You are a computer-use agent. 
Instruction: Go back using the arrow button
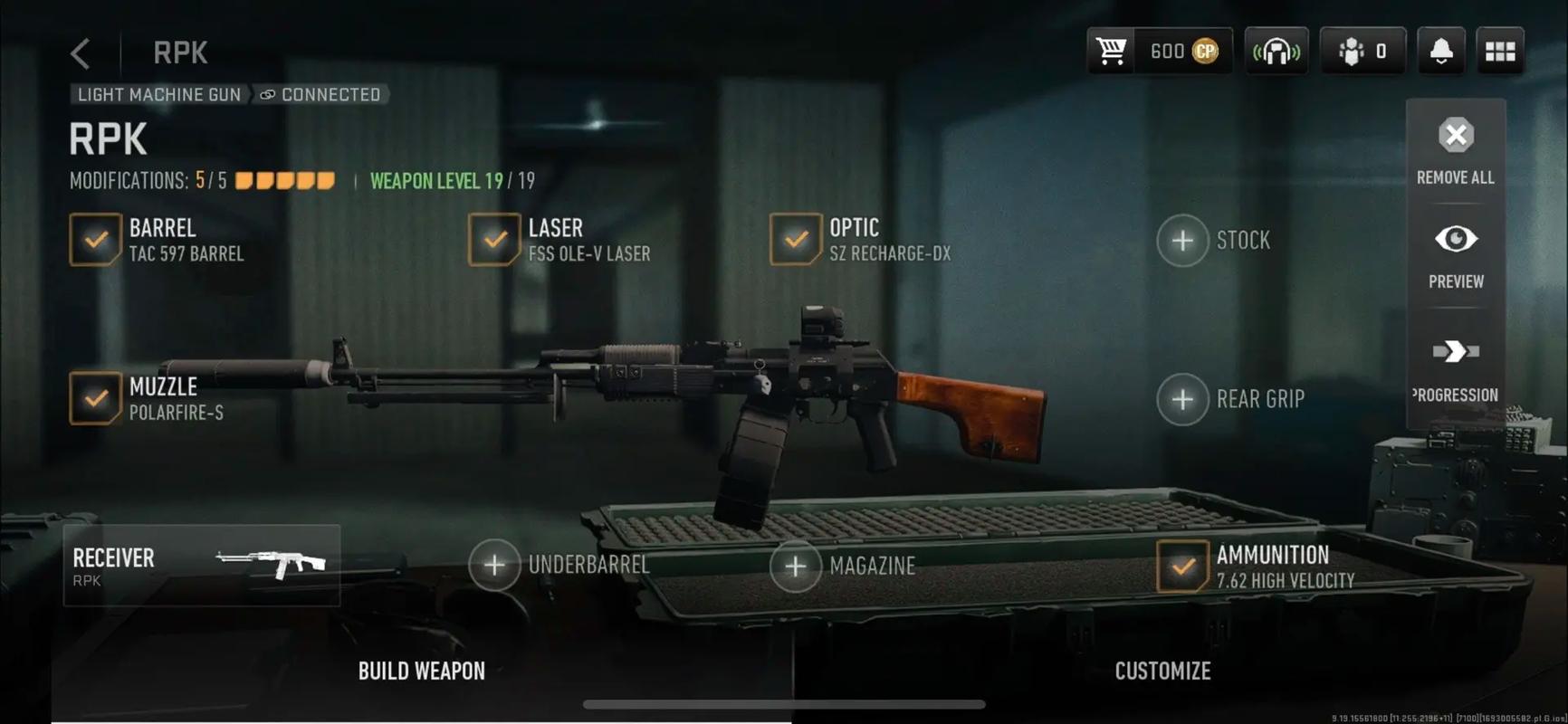pyautogui.click(x=81, y=53)
